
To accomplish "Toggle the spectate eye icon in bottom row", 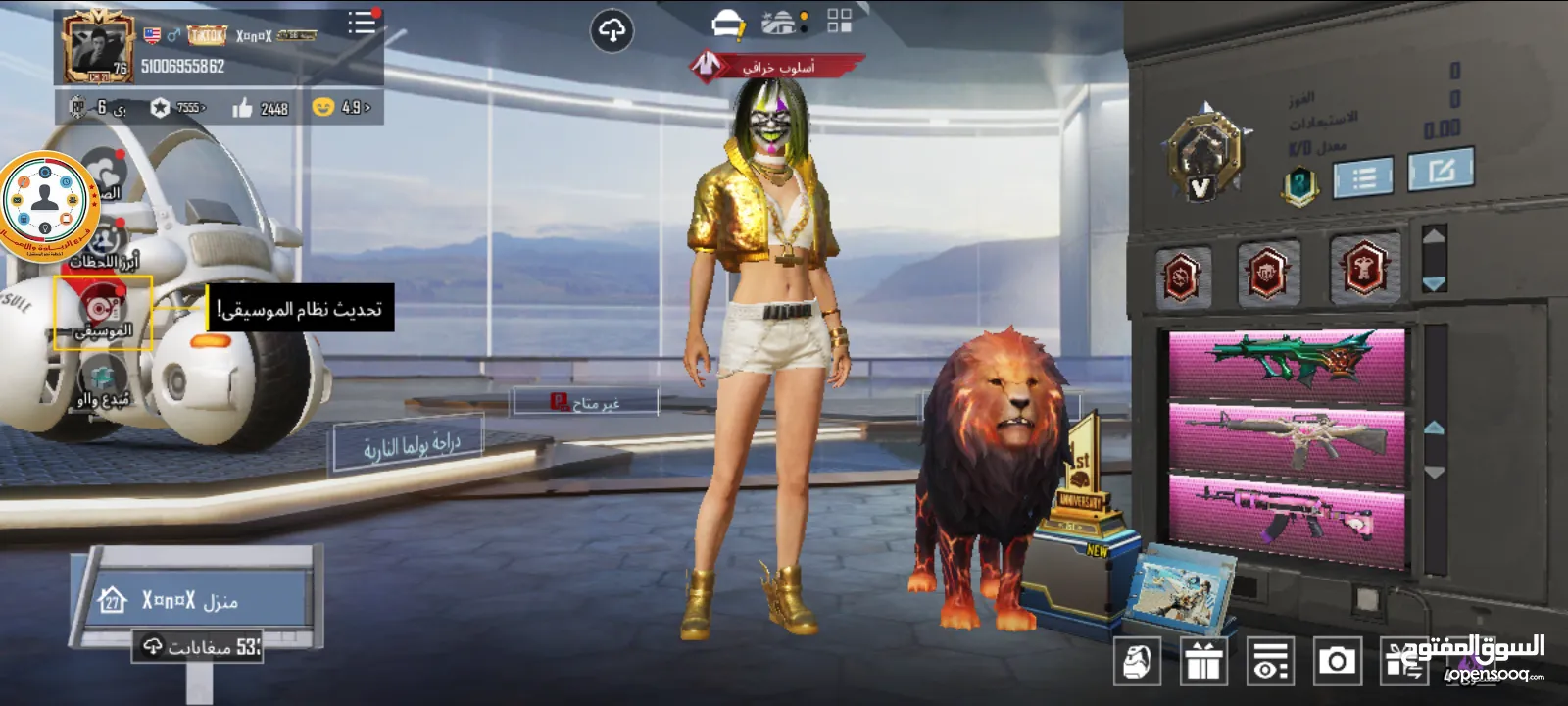I will 1267,663.
